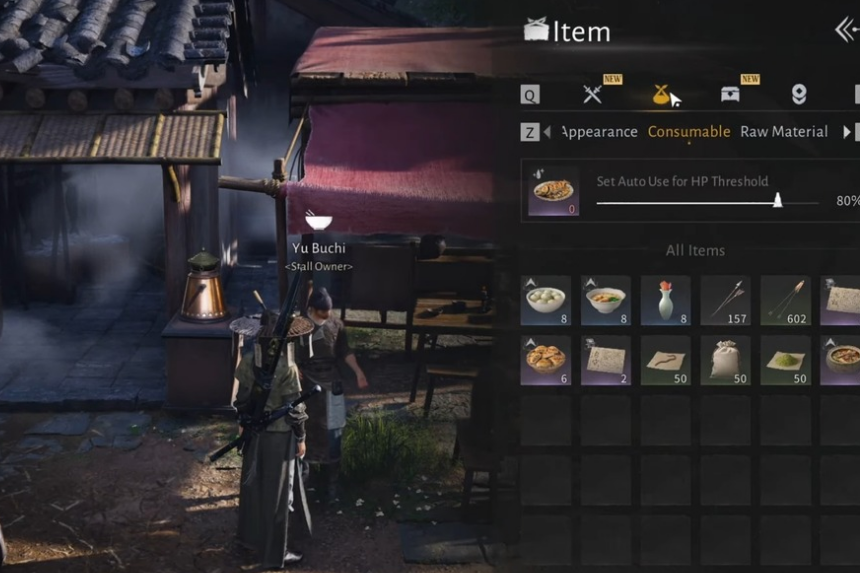
Task: Choose the auto-use fish dish slot
Action: [x=553, y=191]
